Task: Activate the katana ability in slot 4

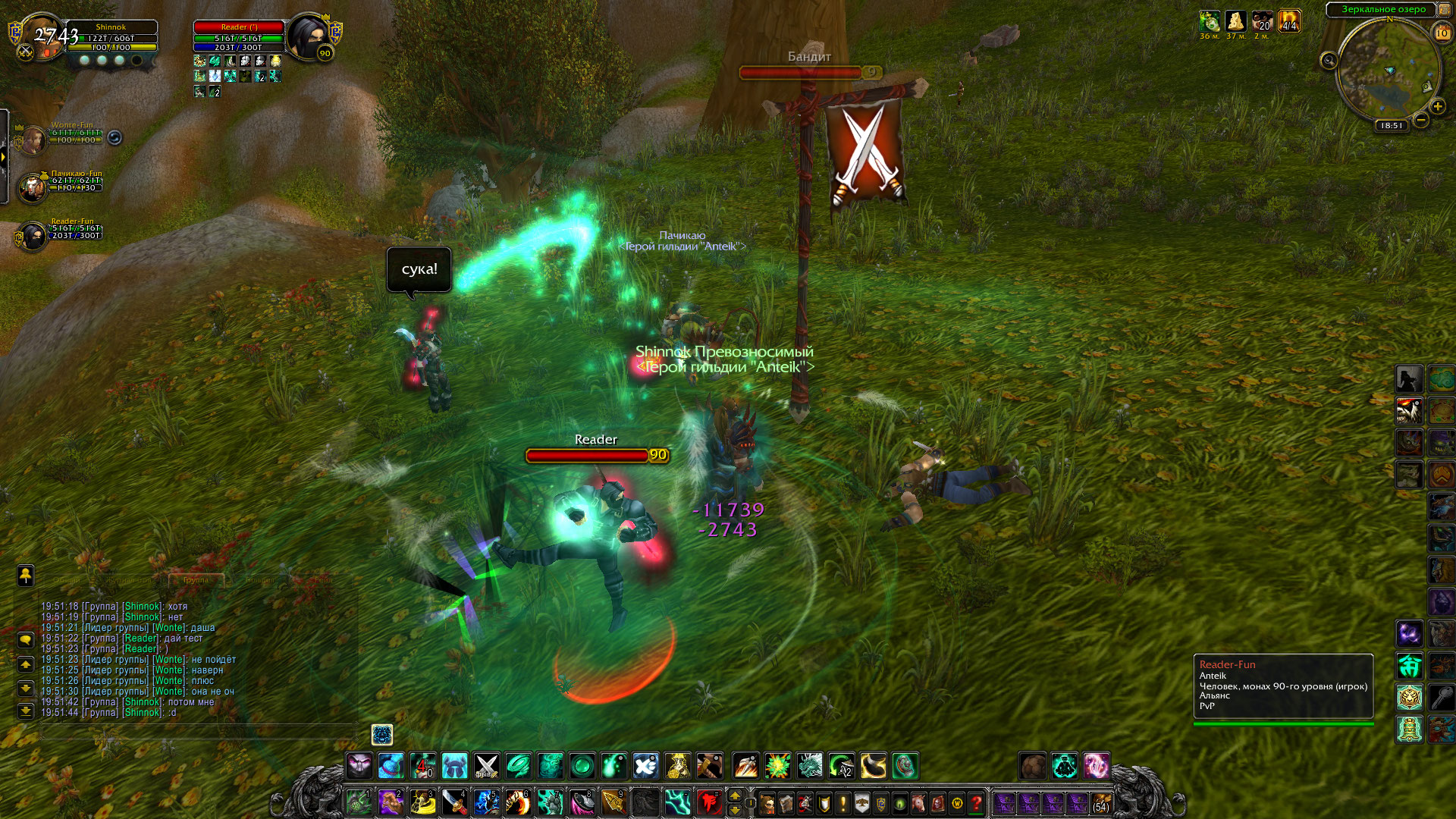Action: tap(454, 802)
